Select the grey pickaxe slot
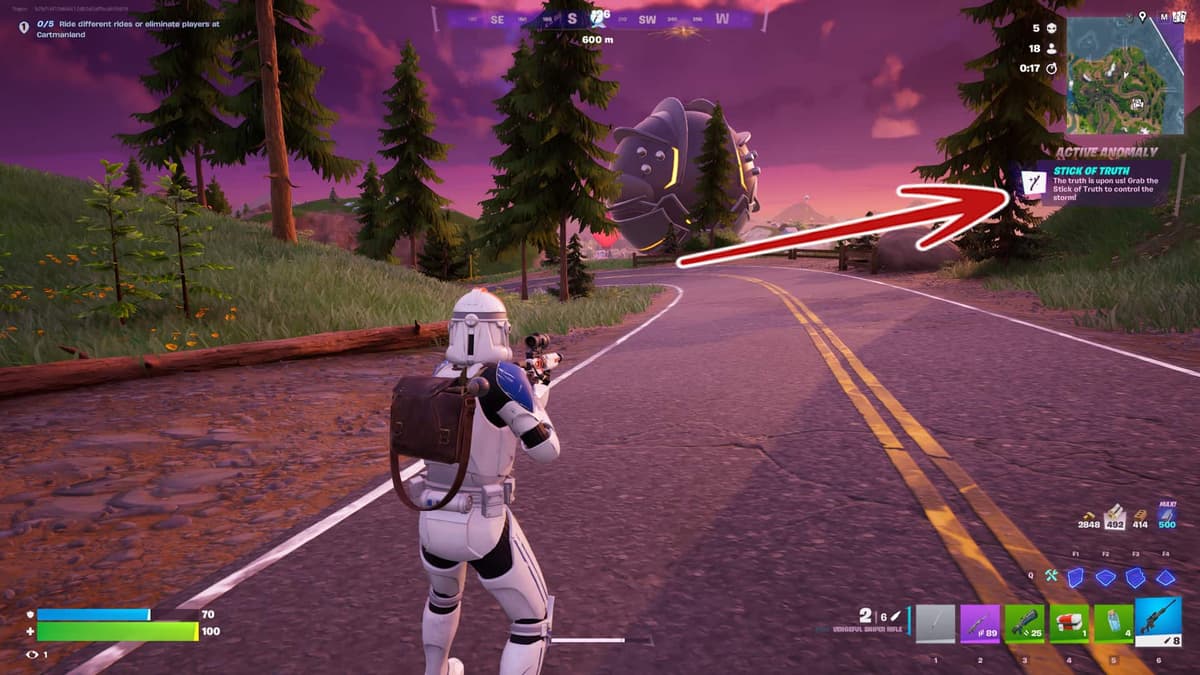The width and height of the screenshot is (1200, 675). 936,624
